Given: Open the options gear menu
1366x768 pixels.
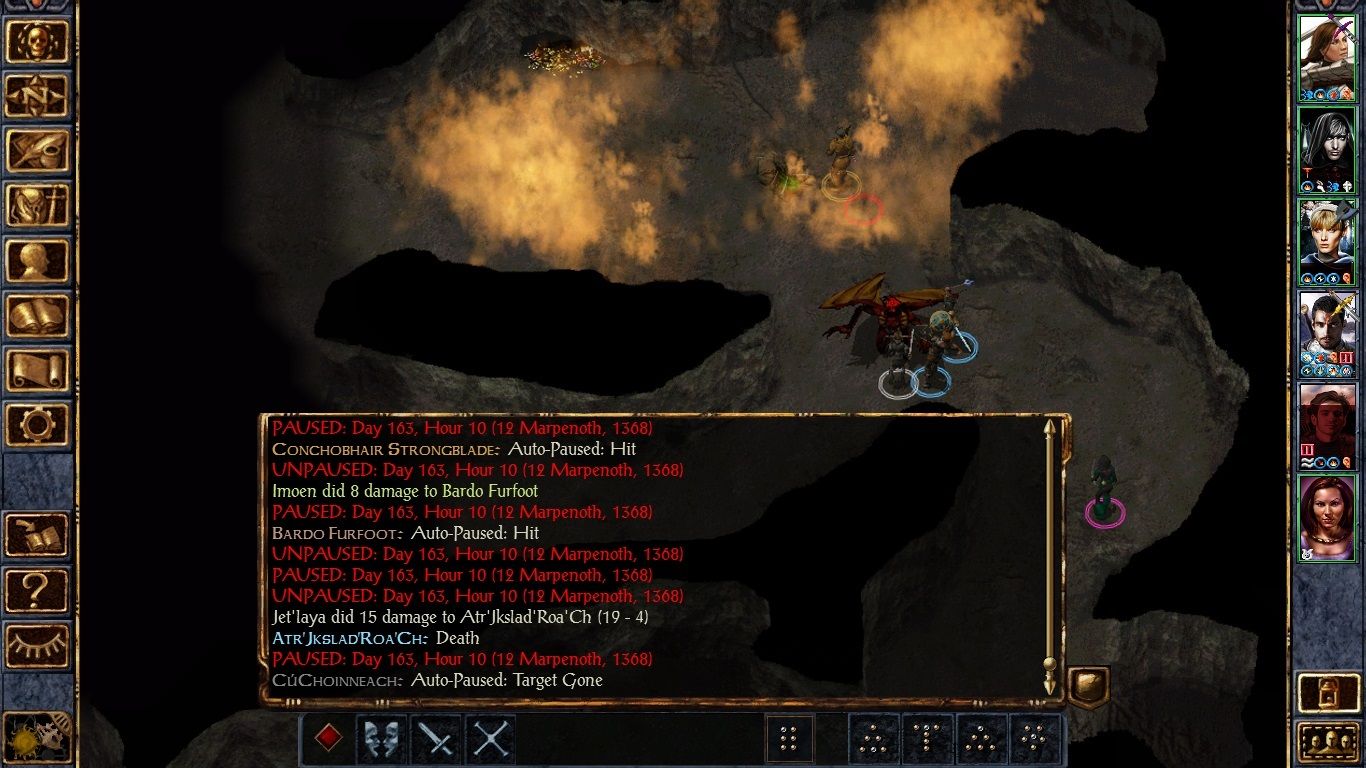Looking at the screenshot, I should [37, 424].
